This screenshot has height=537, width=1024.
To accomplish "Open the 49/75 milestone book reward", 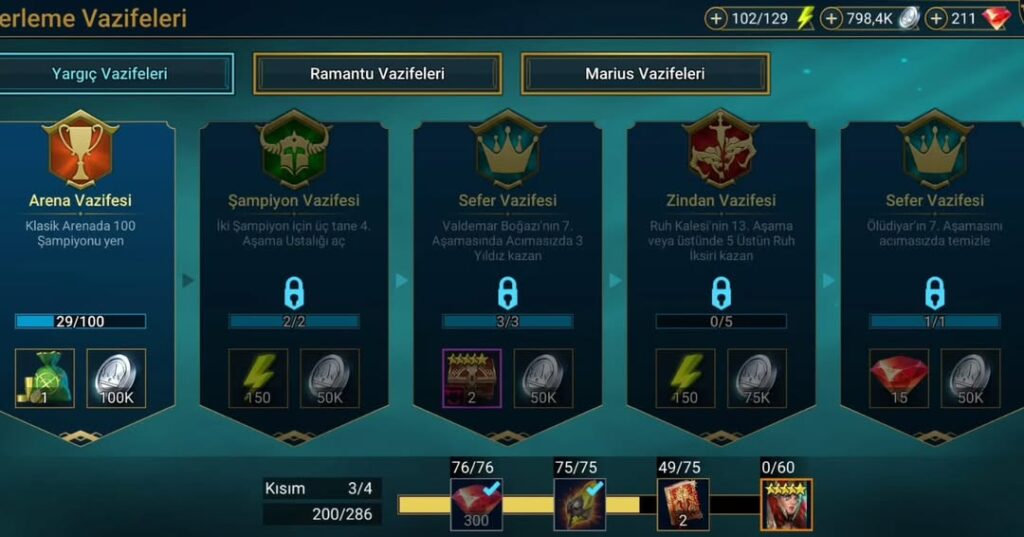I will [x=683, y=504].
